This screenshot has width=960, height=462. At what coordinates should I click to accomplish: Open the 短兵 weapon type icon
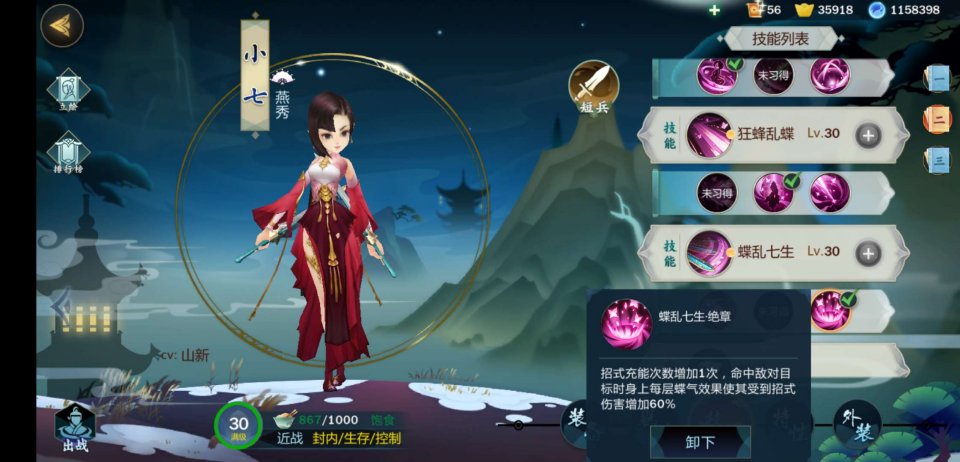tap(593, 87)
